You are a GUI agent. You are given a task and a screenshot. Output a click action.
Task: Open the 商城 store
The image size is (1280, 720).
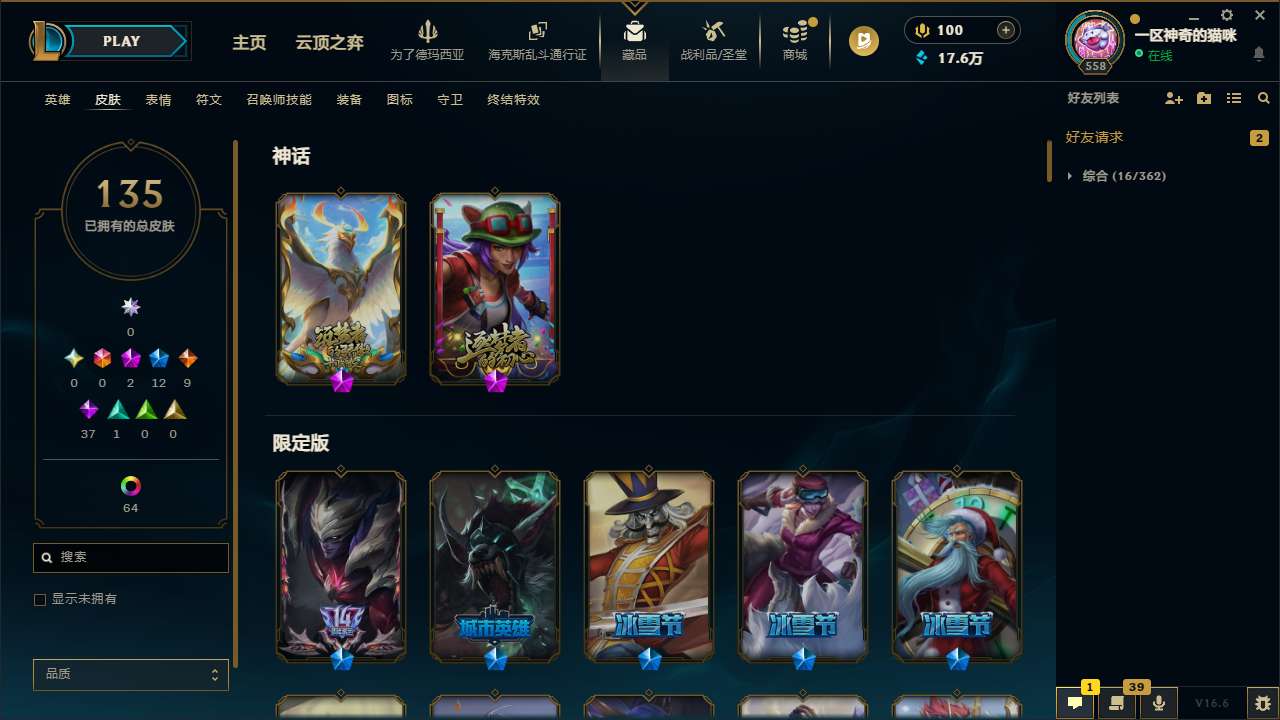pyautogui.click(x=794, y=42)
